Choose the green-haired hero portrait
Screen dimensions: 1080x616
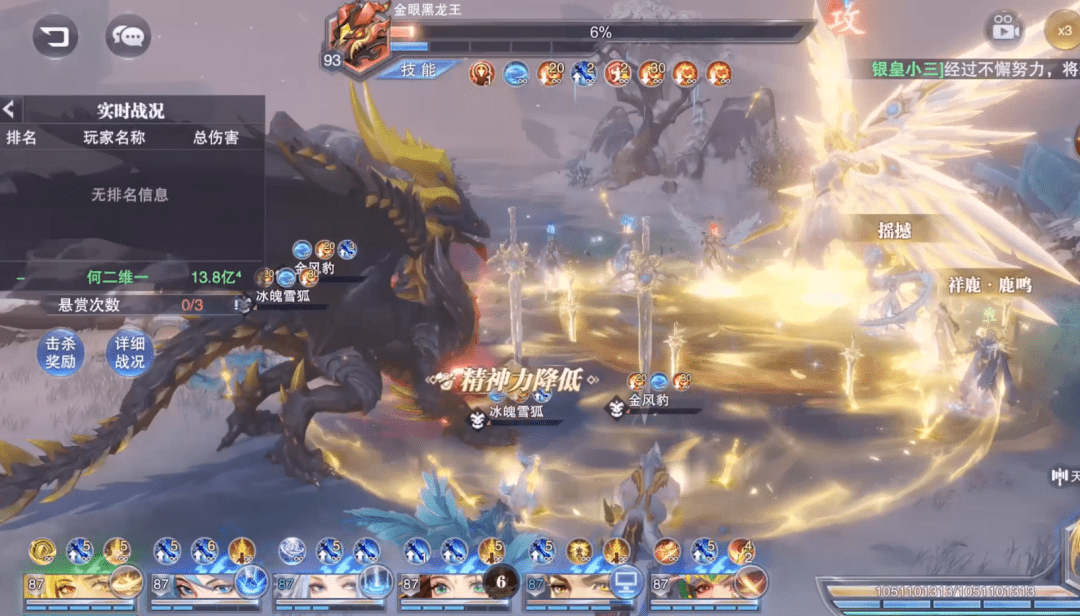coord(690,585)
